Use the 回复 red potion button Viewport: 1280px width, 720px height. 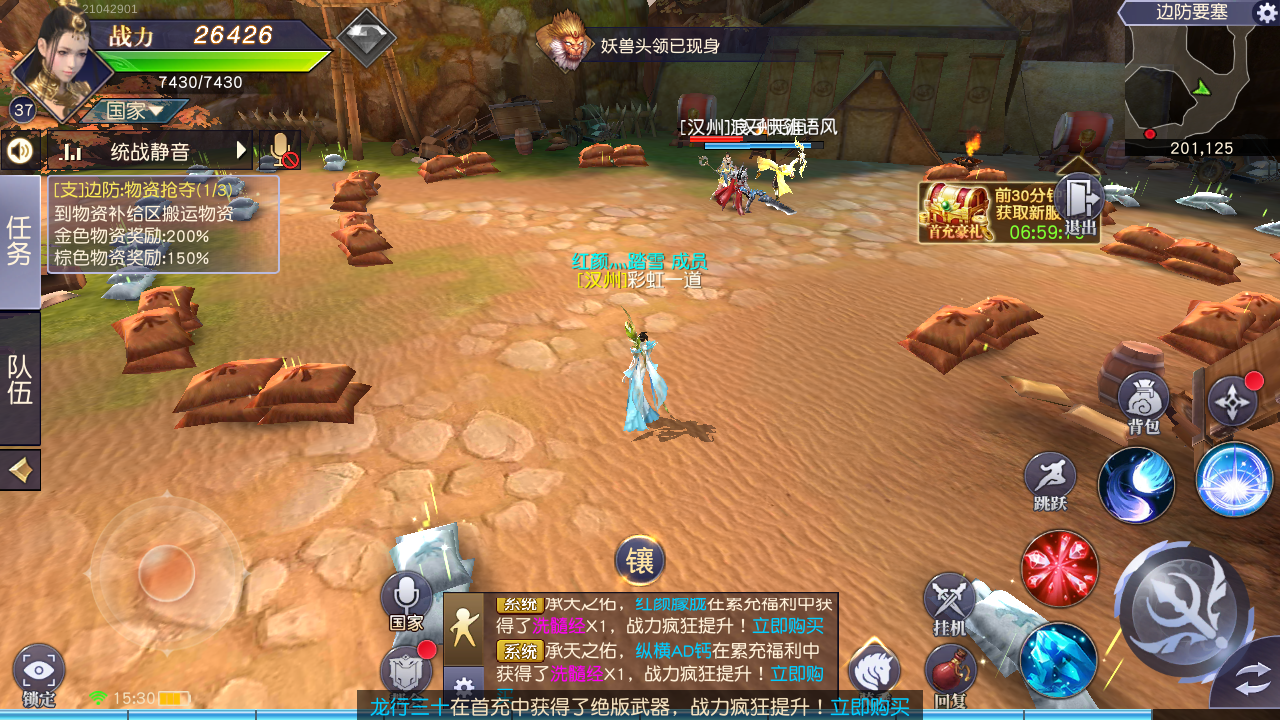(x=951, y=672)
